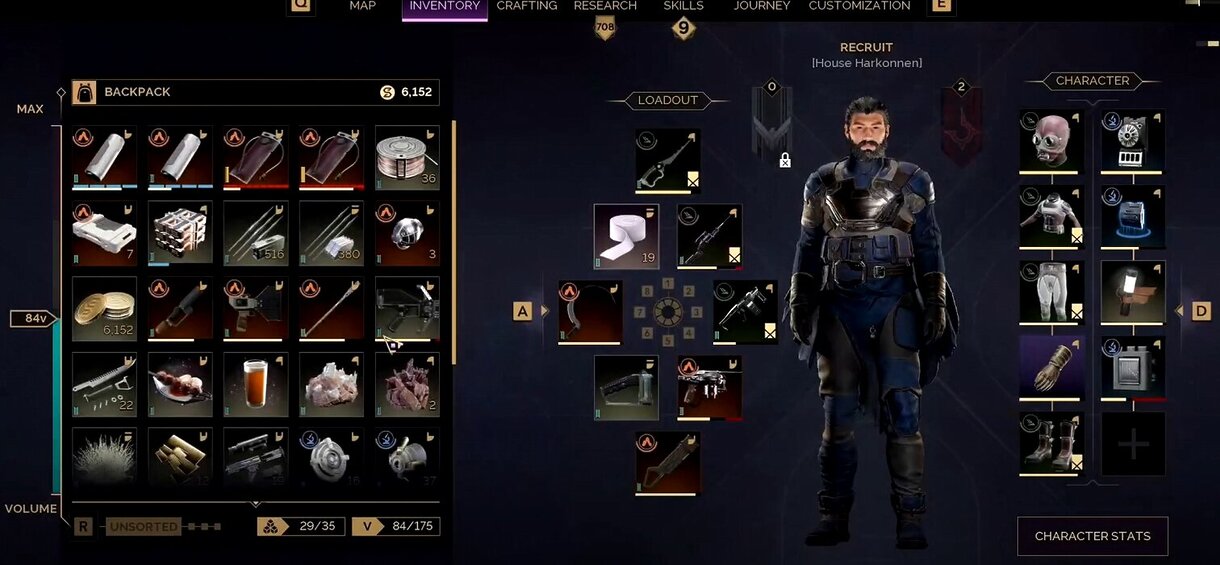
Task: Select the equipped head mask slot
Action: 1051,142
